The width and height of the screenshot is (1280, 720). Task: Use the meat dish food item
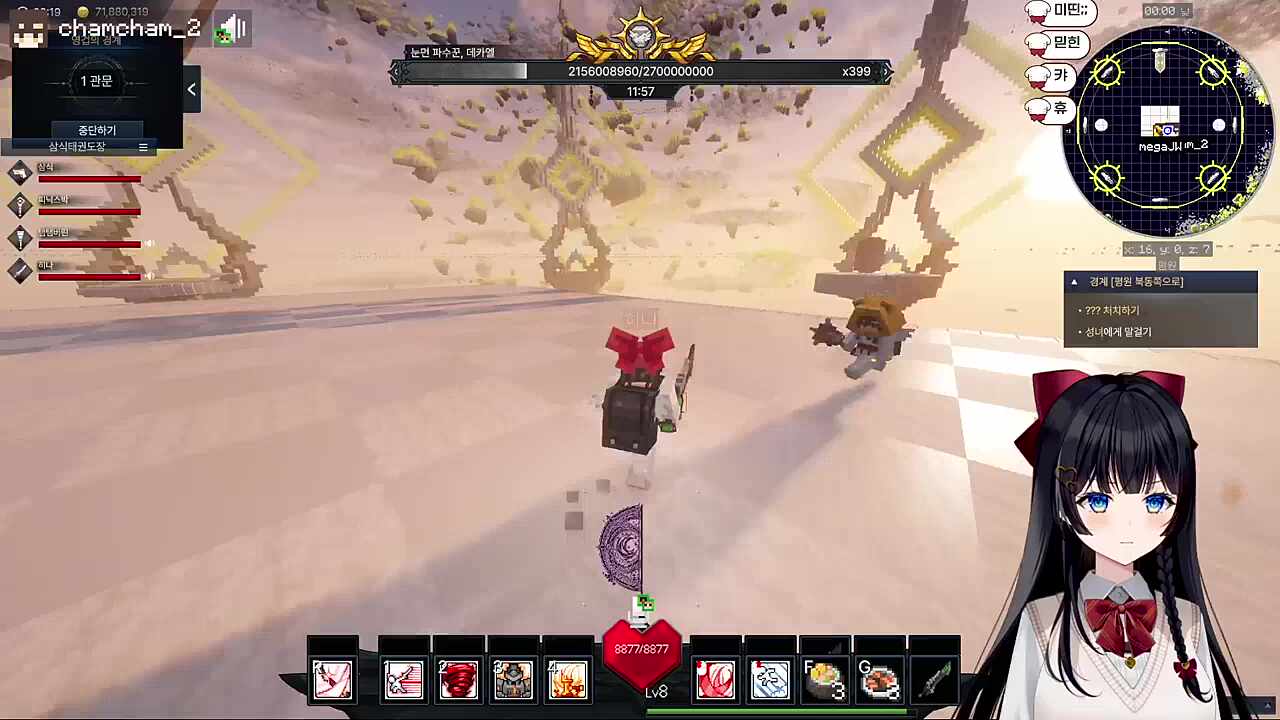(878, 680)
